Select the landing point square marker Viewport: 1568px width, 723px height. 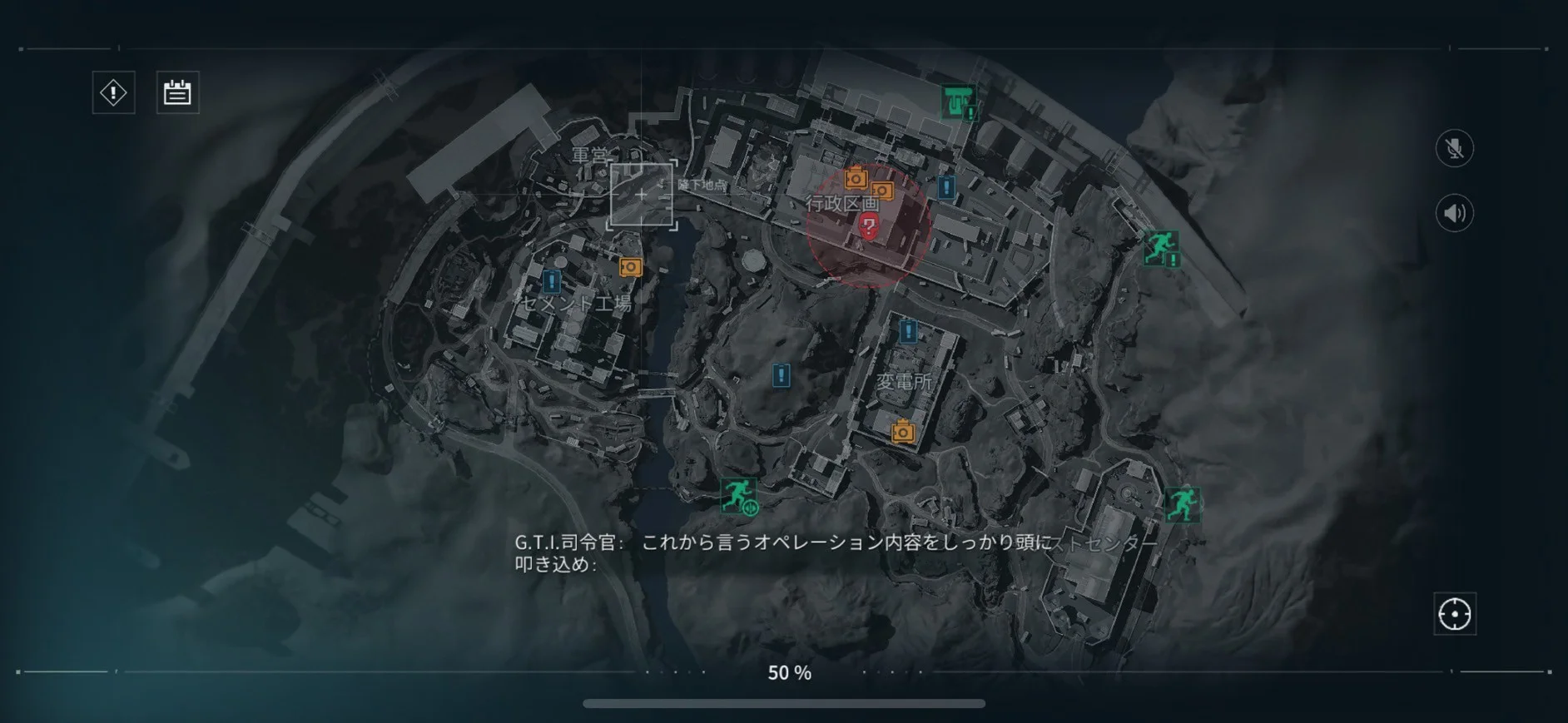(641, 196)
